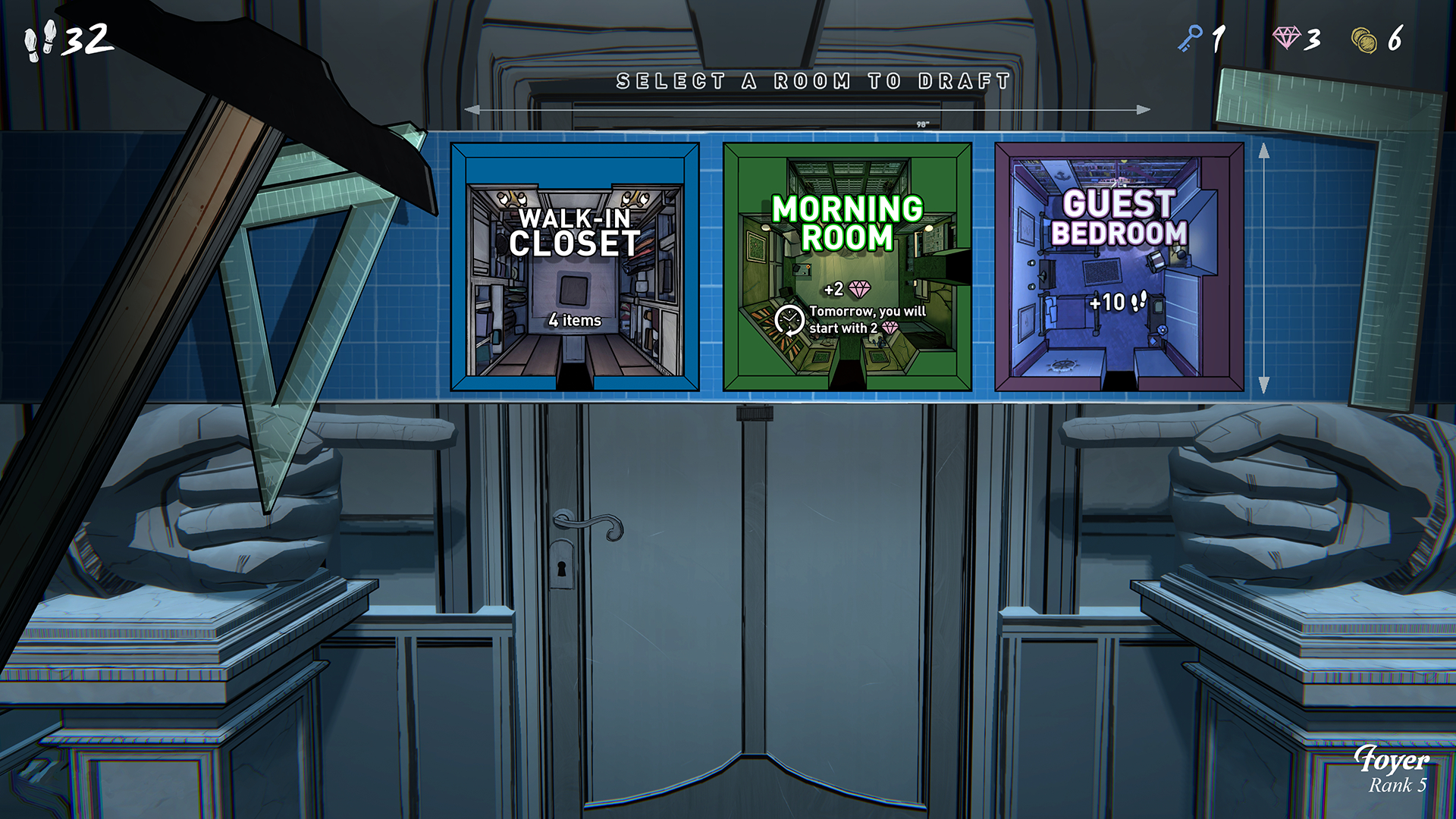Click the pink gem counter icon

[1285, 36]
